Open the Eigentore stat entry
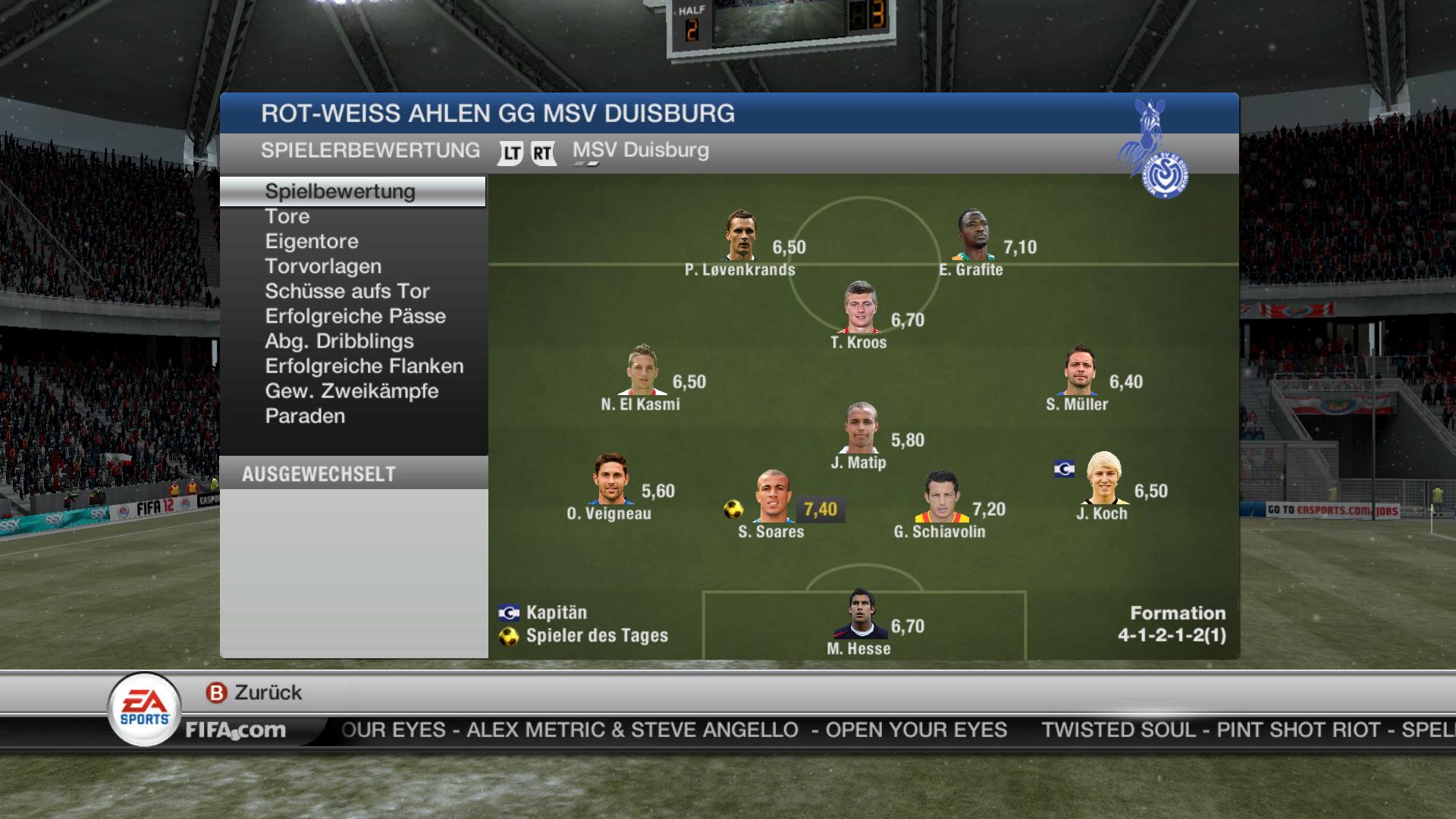This screenshot has width=1456, height=819. point(312,241)
